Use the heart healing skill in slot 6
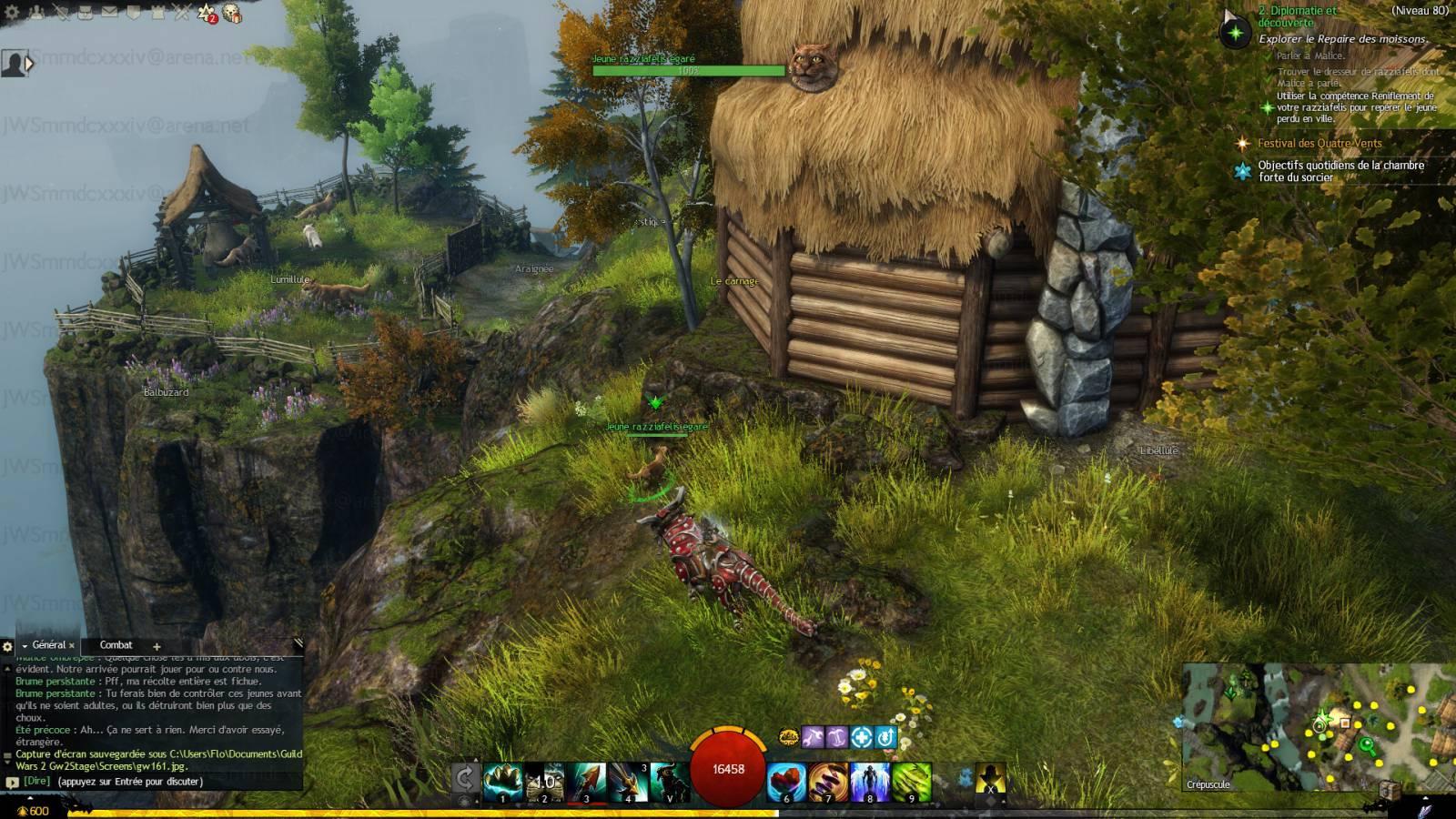Image resolution: width=1456 pixels, height=819 pixels. tap(786, 782)
